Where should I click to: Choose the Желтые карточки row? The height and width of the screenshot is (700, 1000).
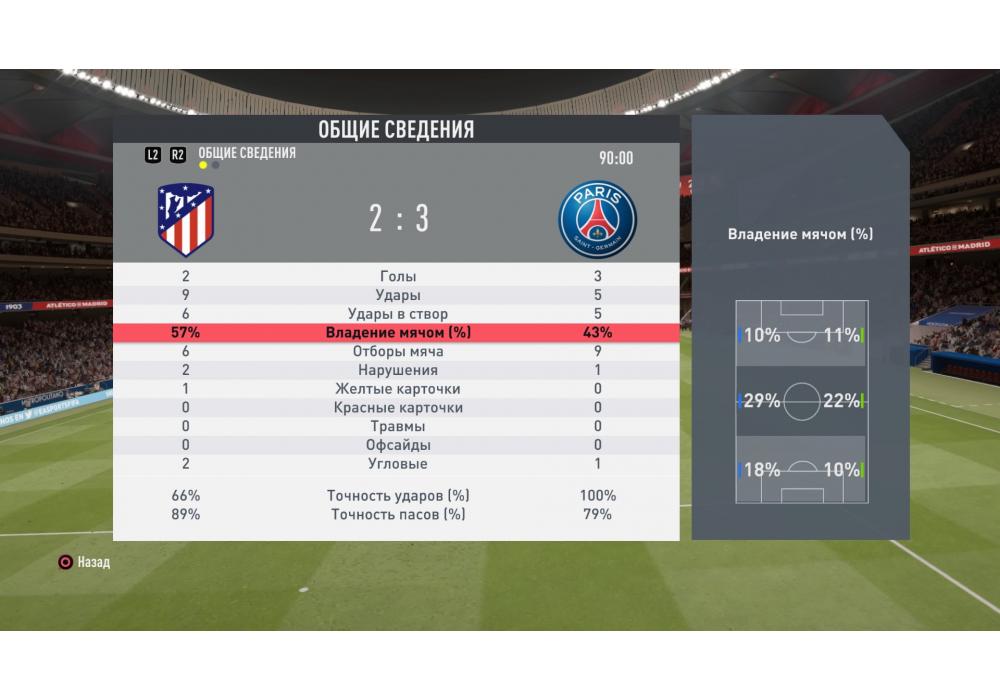398,389
